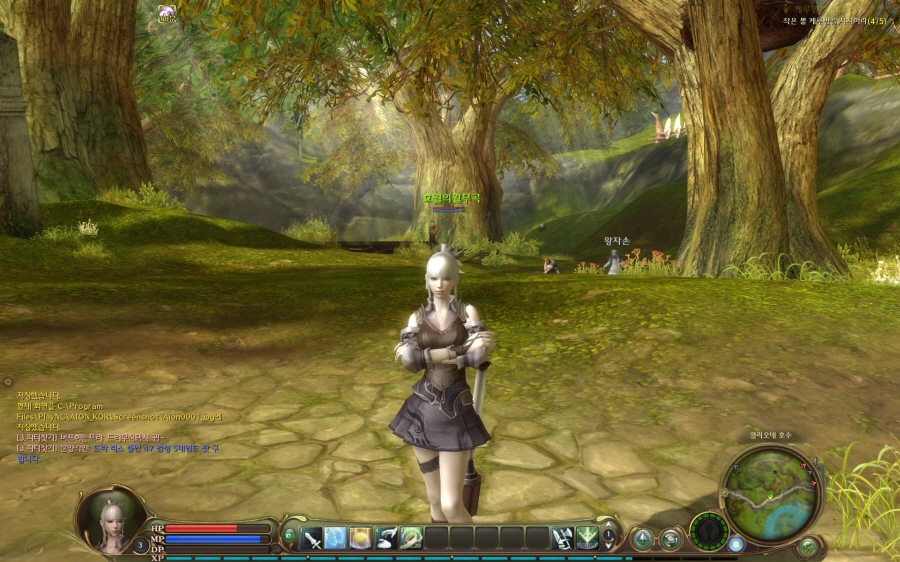
Task: Activate the winged flight gauge emblem
Action: [711, 531]
